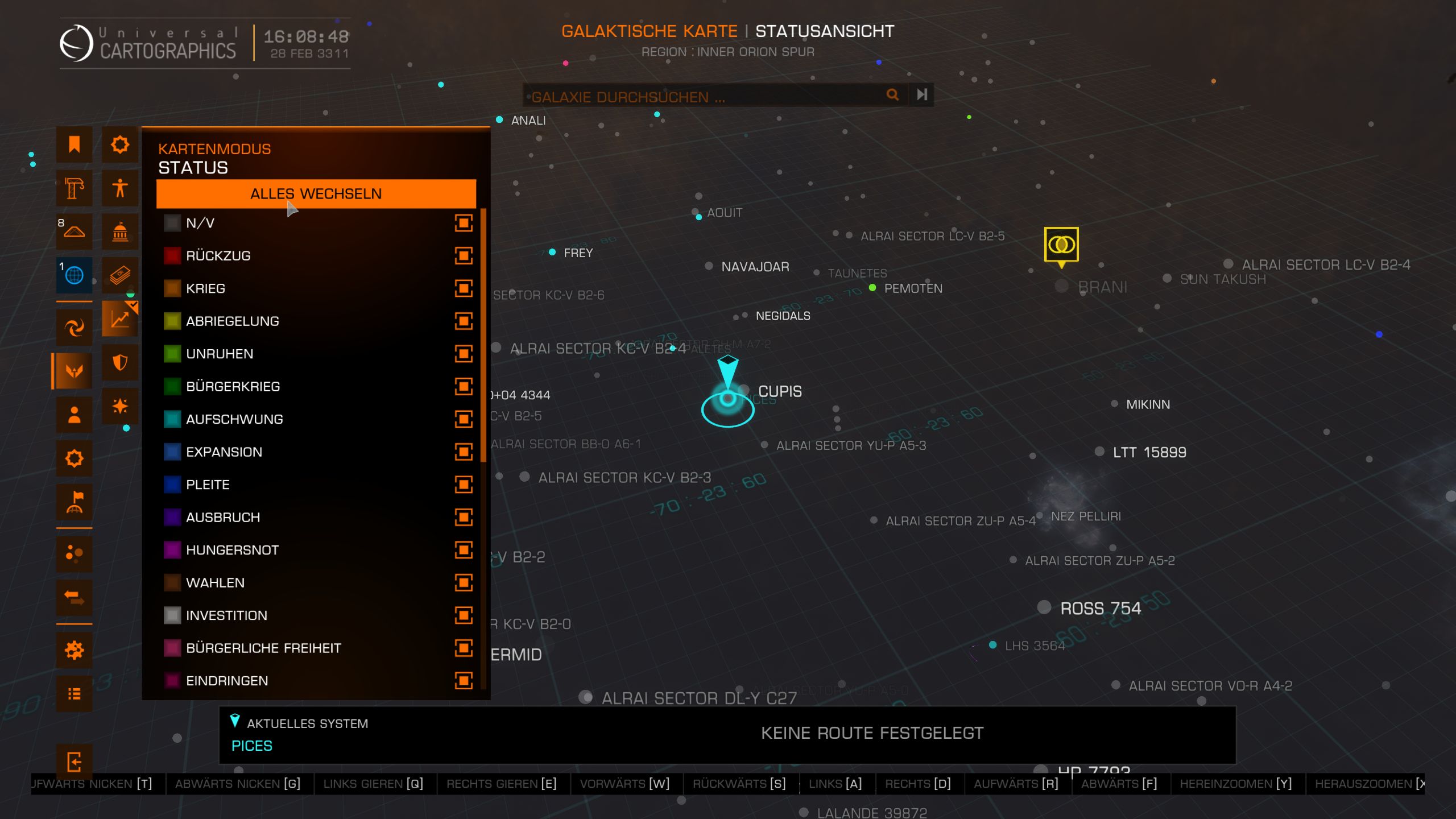The width and height of the screenshot is (1456, 819).
Task: Toggle the AUFSCHWUNG status filter
Action: click(x=464, y=419)
